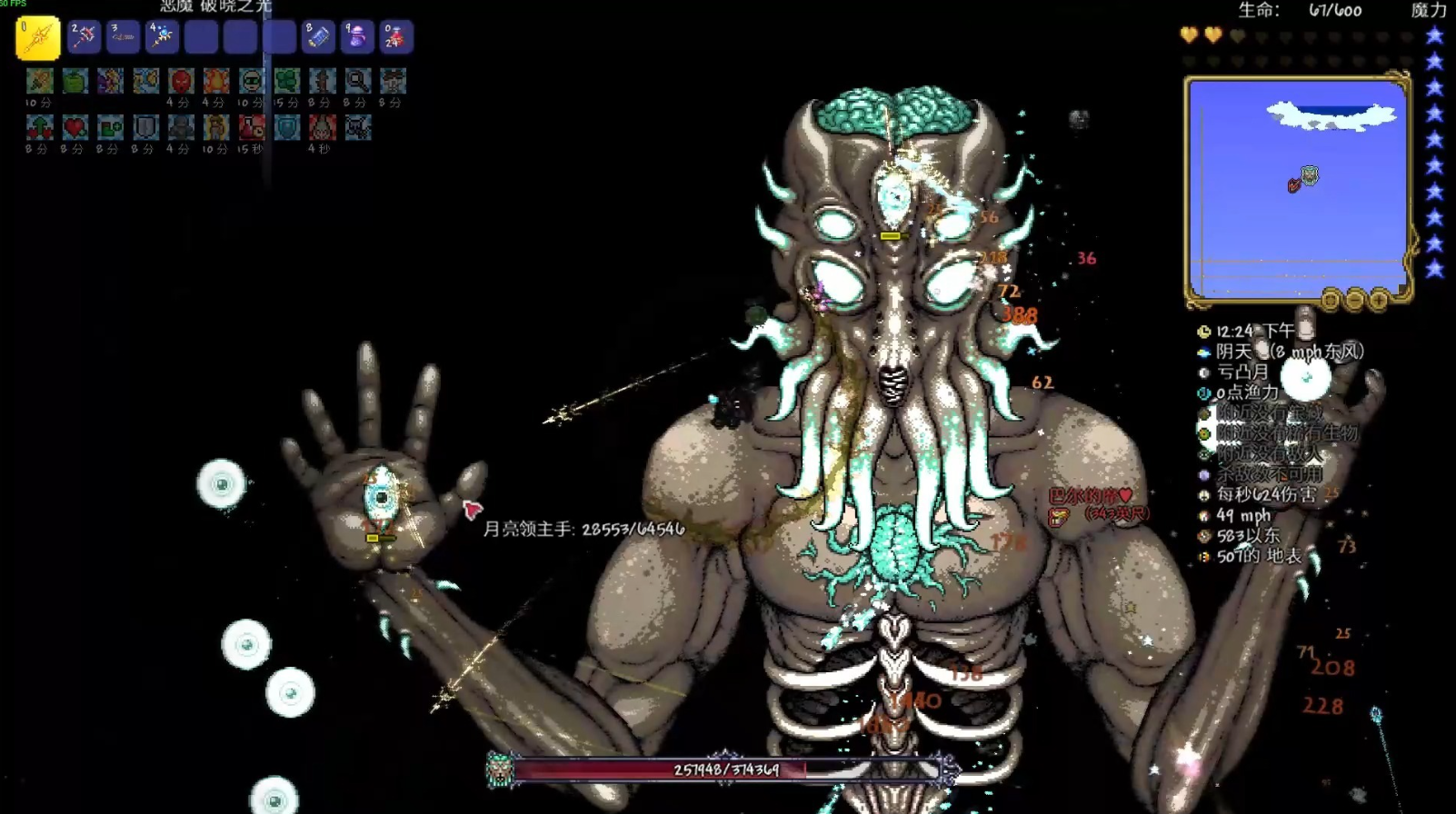Screen dimensions: 1456x814
Task: Choose the red bow in hotbar slot 2
Action: (84, 37)
